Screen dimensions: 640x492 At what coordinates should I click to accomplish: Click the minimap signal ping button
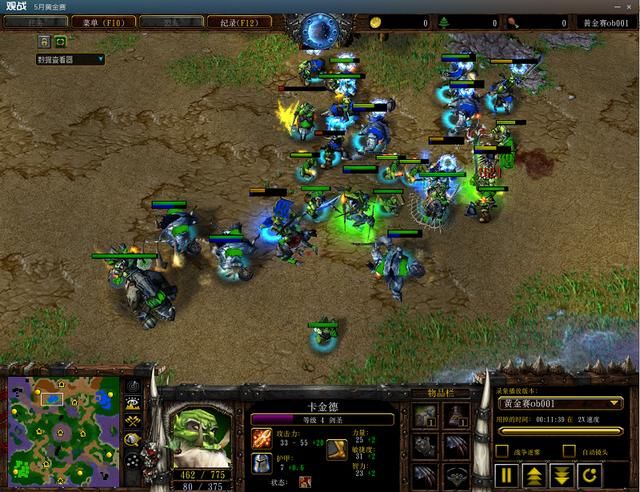click(132, 385)
